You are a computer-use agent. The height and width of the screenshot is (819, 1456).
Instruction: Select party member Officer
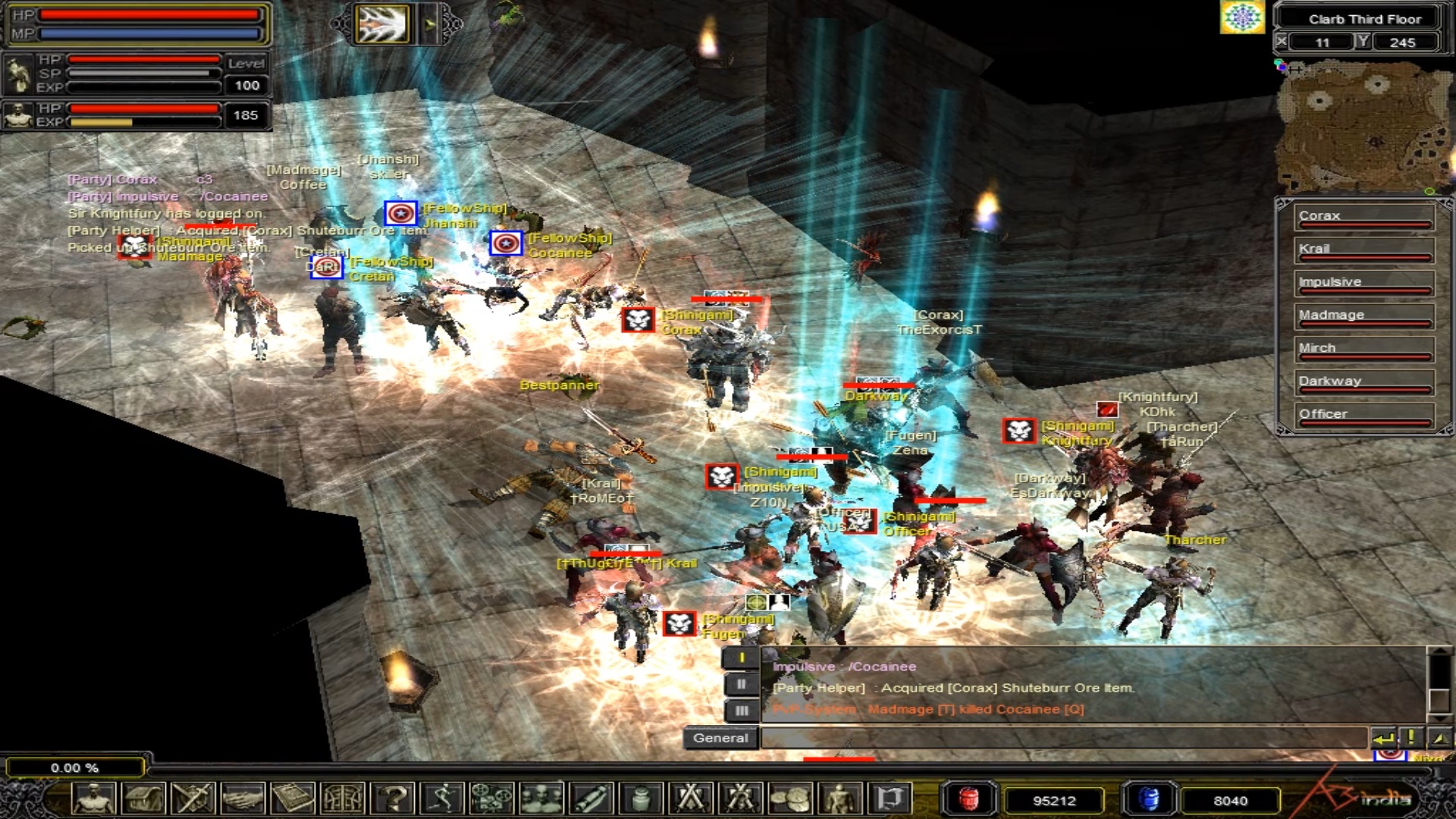point(1363,415)
